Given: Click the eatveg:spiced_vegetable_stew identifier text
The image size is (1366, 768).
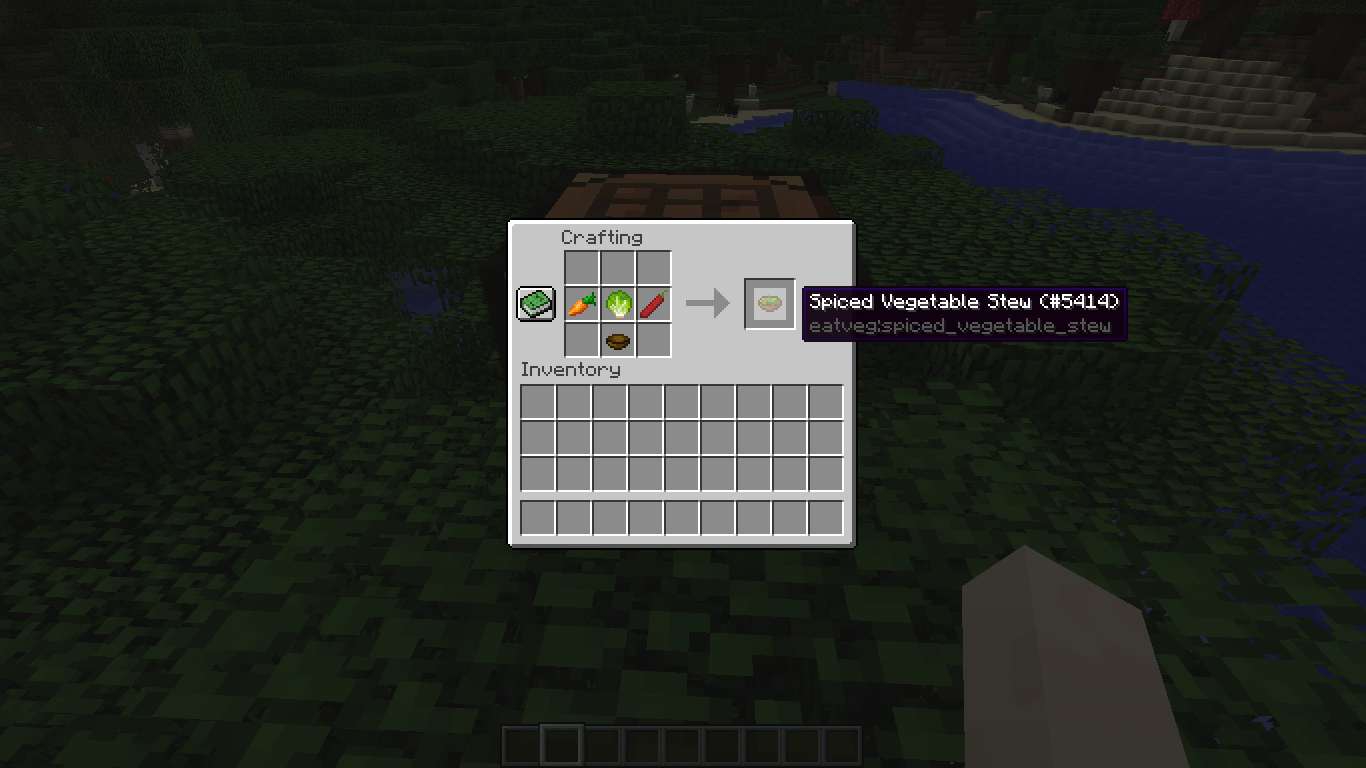Looking at the screenshot, I should [x=960, y=326].
